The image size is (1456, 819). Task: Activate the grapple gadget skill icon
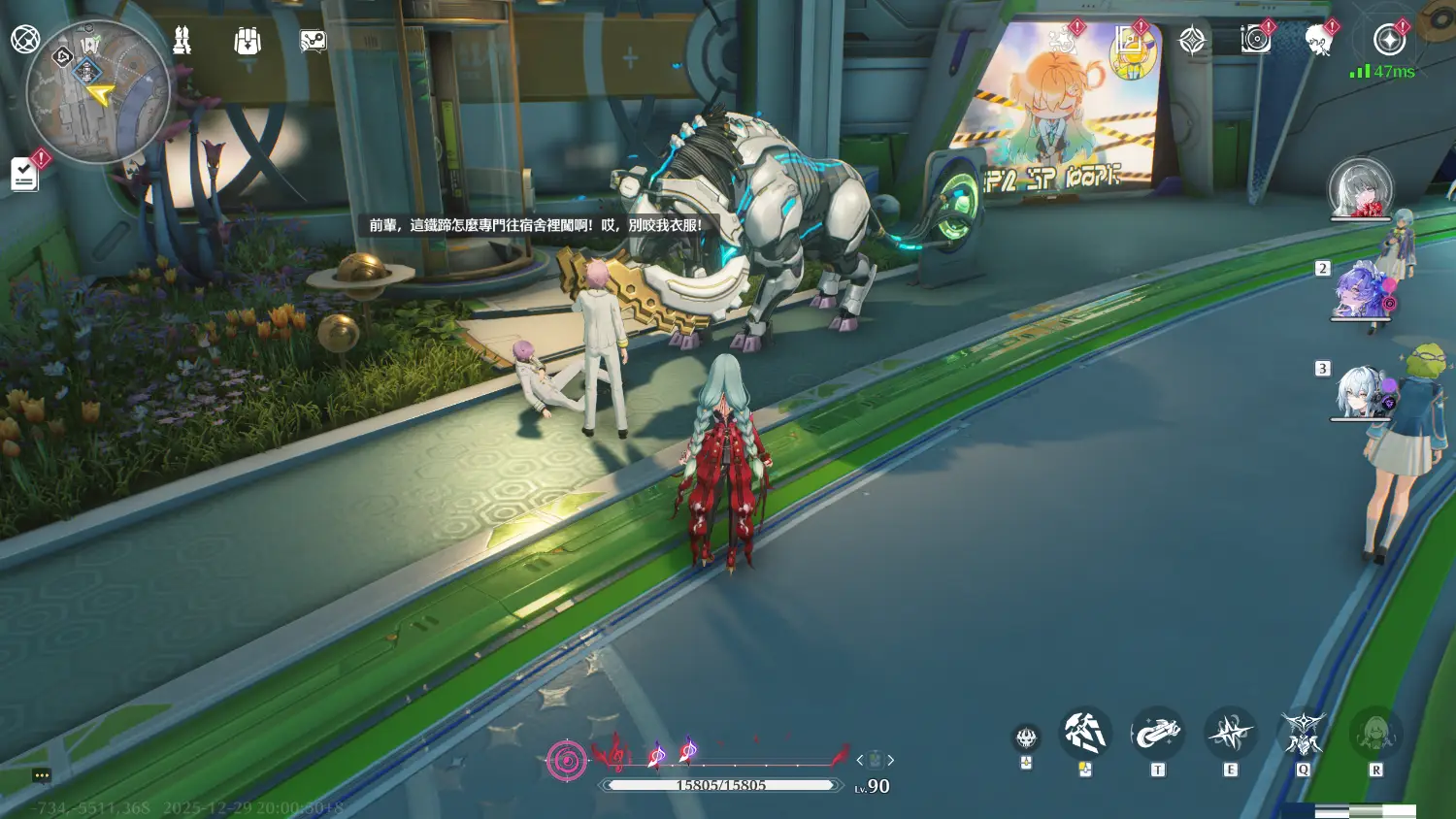tap(1157, 734)
